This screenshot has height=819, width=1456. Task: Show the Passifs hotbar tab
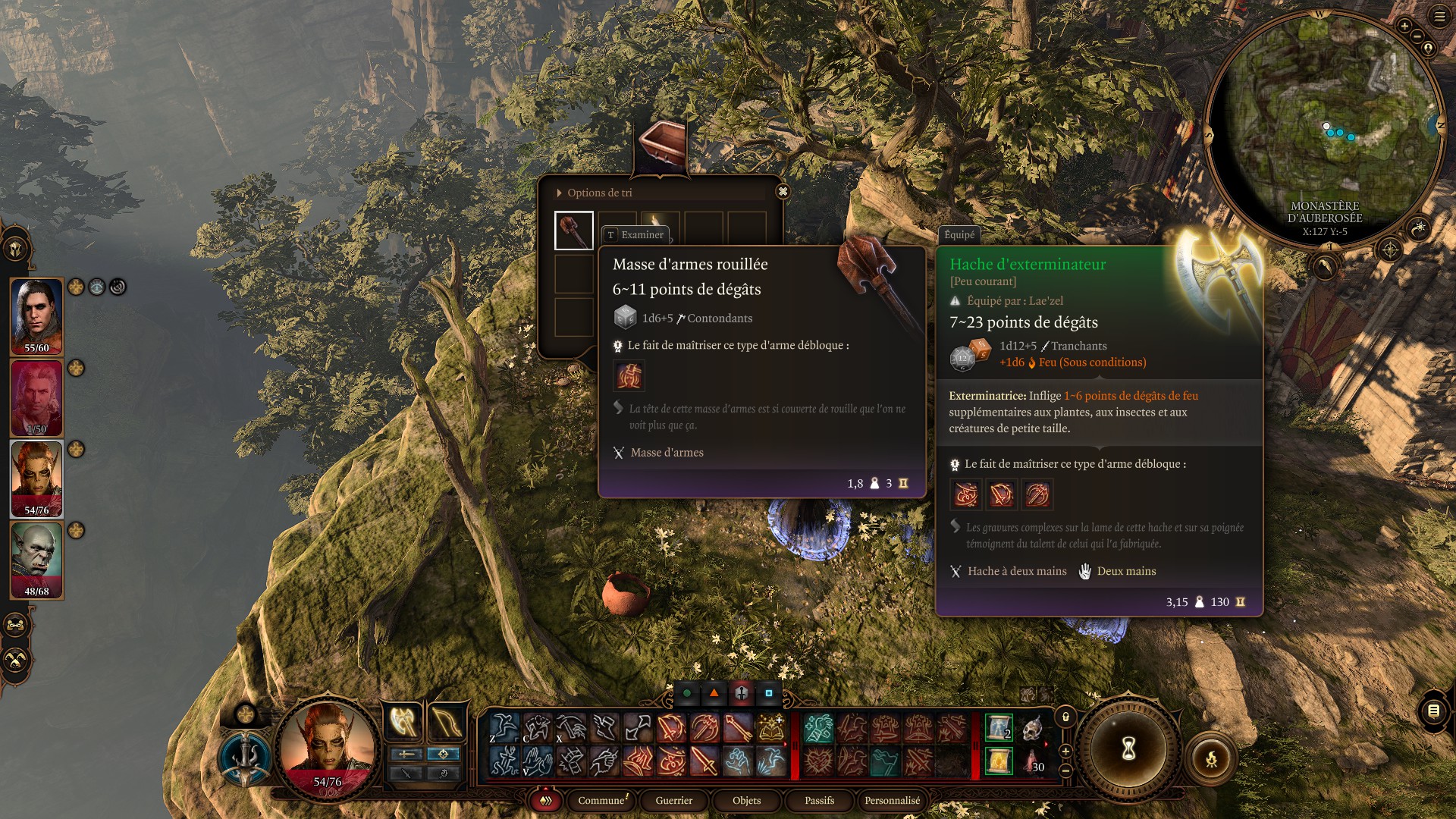[x=819, y=801]
